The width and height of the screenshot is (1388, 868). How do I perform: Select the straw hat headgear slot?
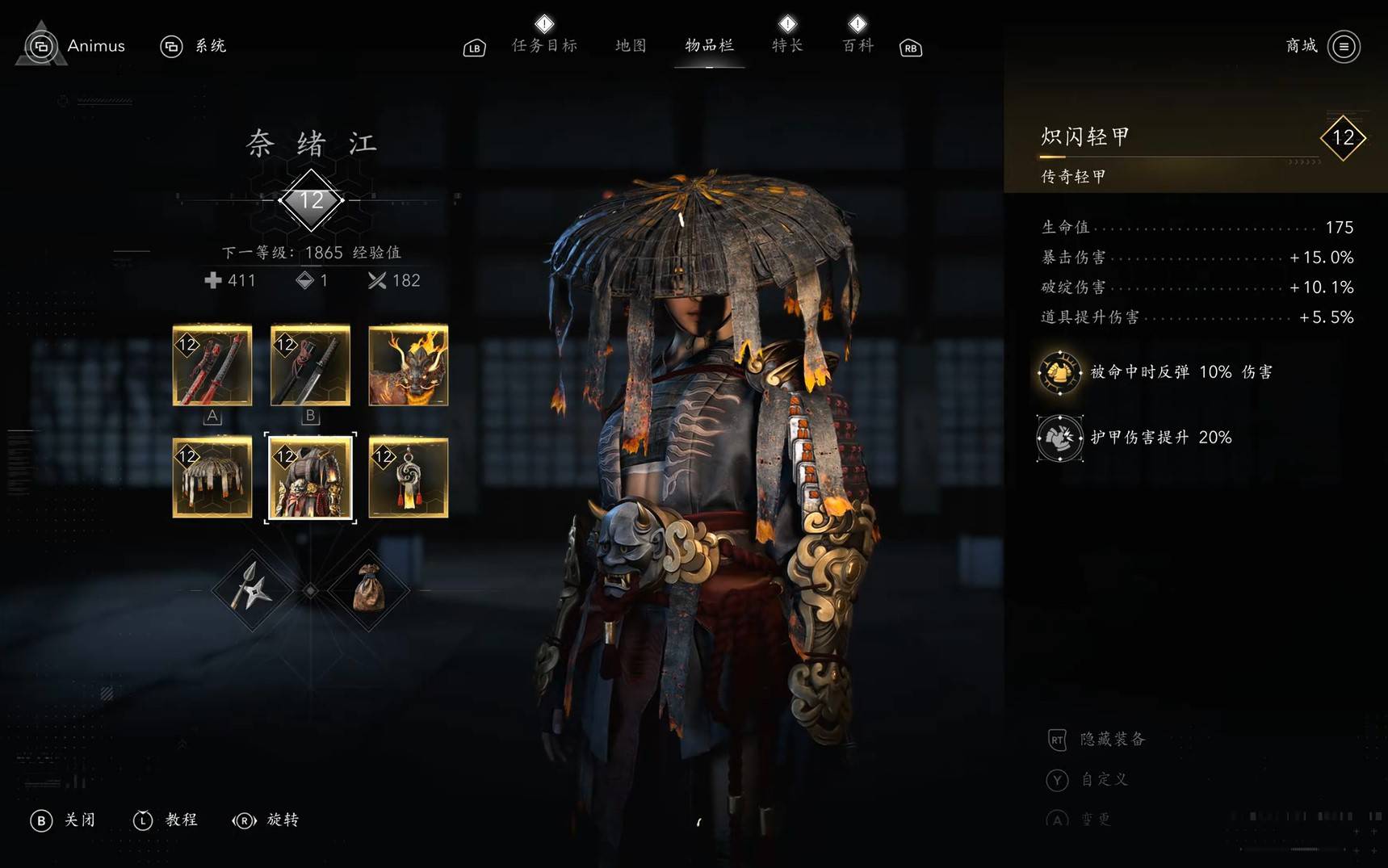(212, 477)
